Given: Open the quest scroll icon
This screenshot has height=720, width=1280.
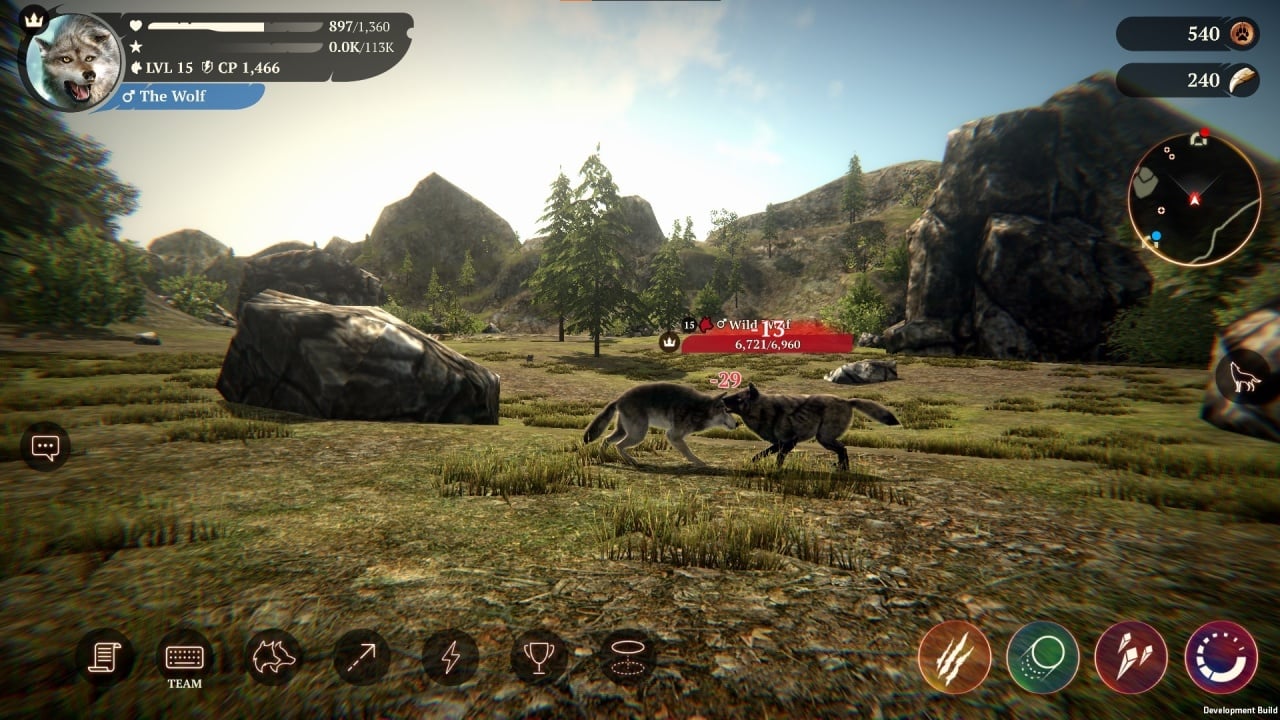Looking at the screenshot, I should (x=104, y=657).
